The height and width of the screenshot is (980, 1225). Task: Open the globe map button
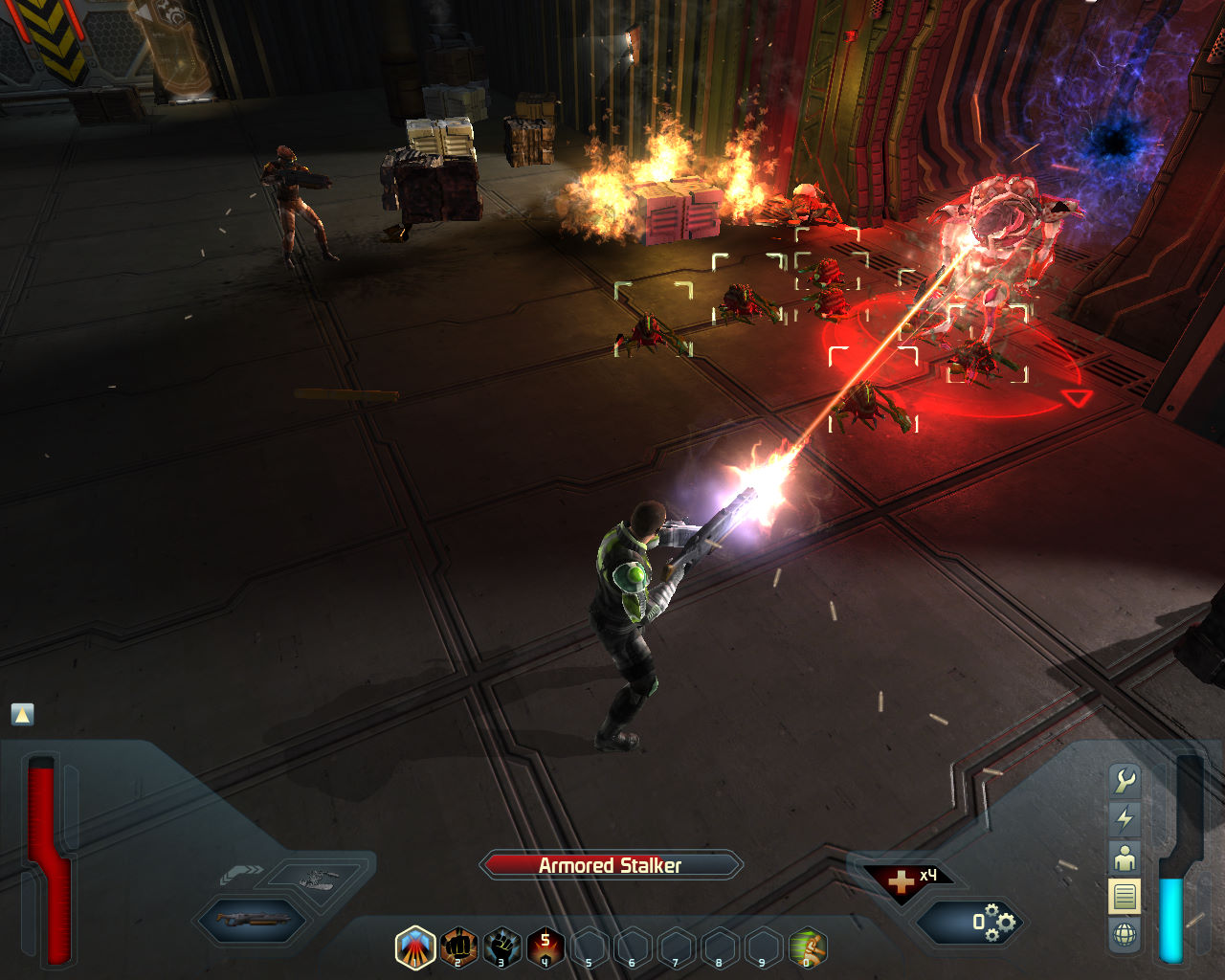click(1125, 934)
